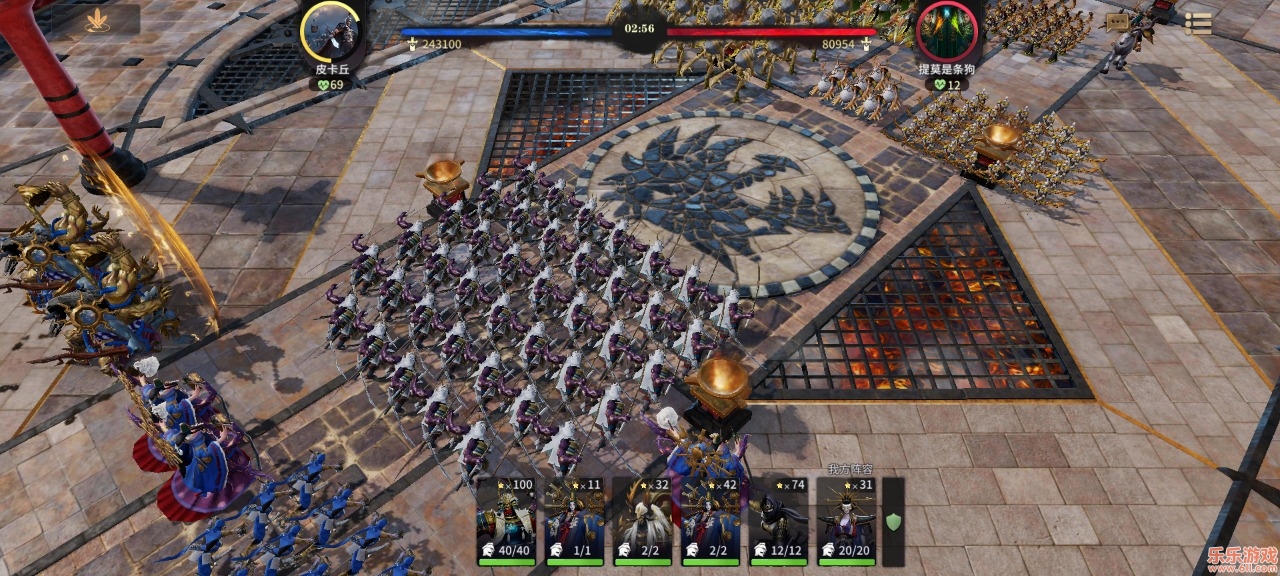This screenshot has height=576, width=1280.
Task: Select the unit card with 42 stars
Action: coord(710,521)
